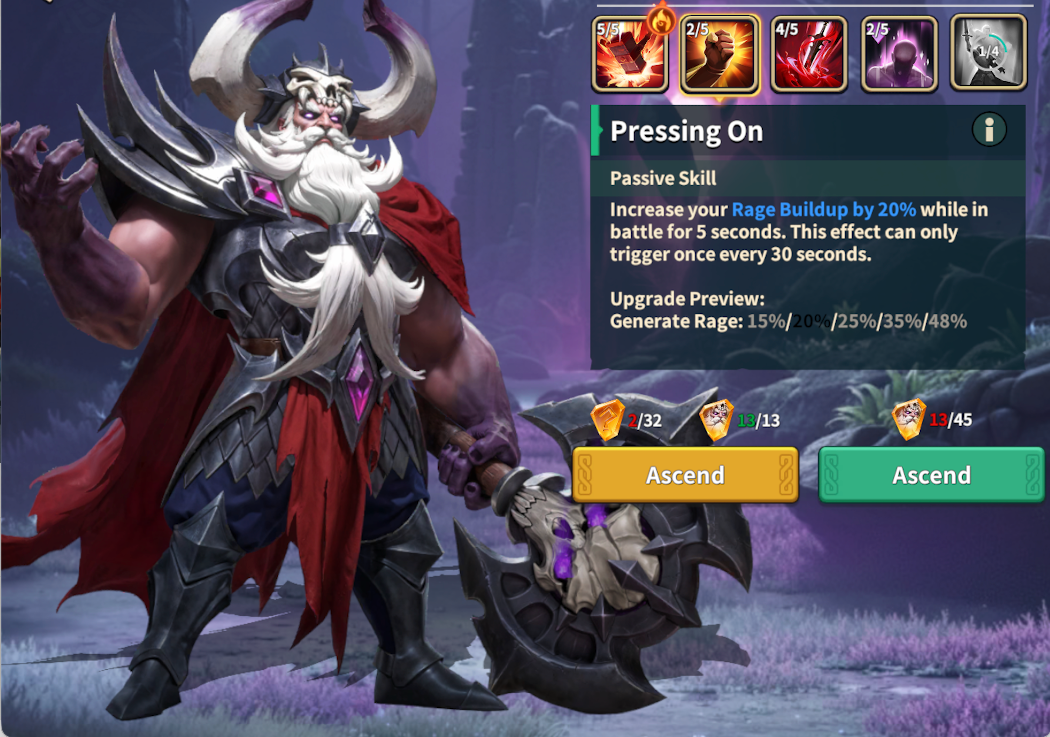Image resolution: width=1050 pixels, height=737 pixels.
Task: Click the yellow Ascend button
Action: 685,475
